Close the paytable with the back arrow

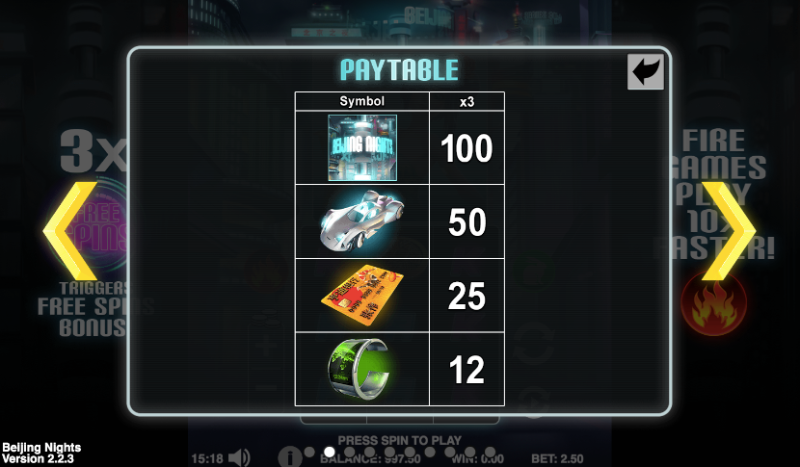[645, 72]
